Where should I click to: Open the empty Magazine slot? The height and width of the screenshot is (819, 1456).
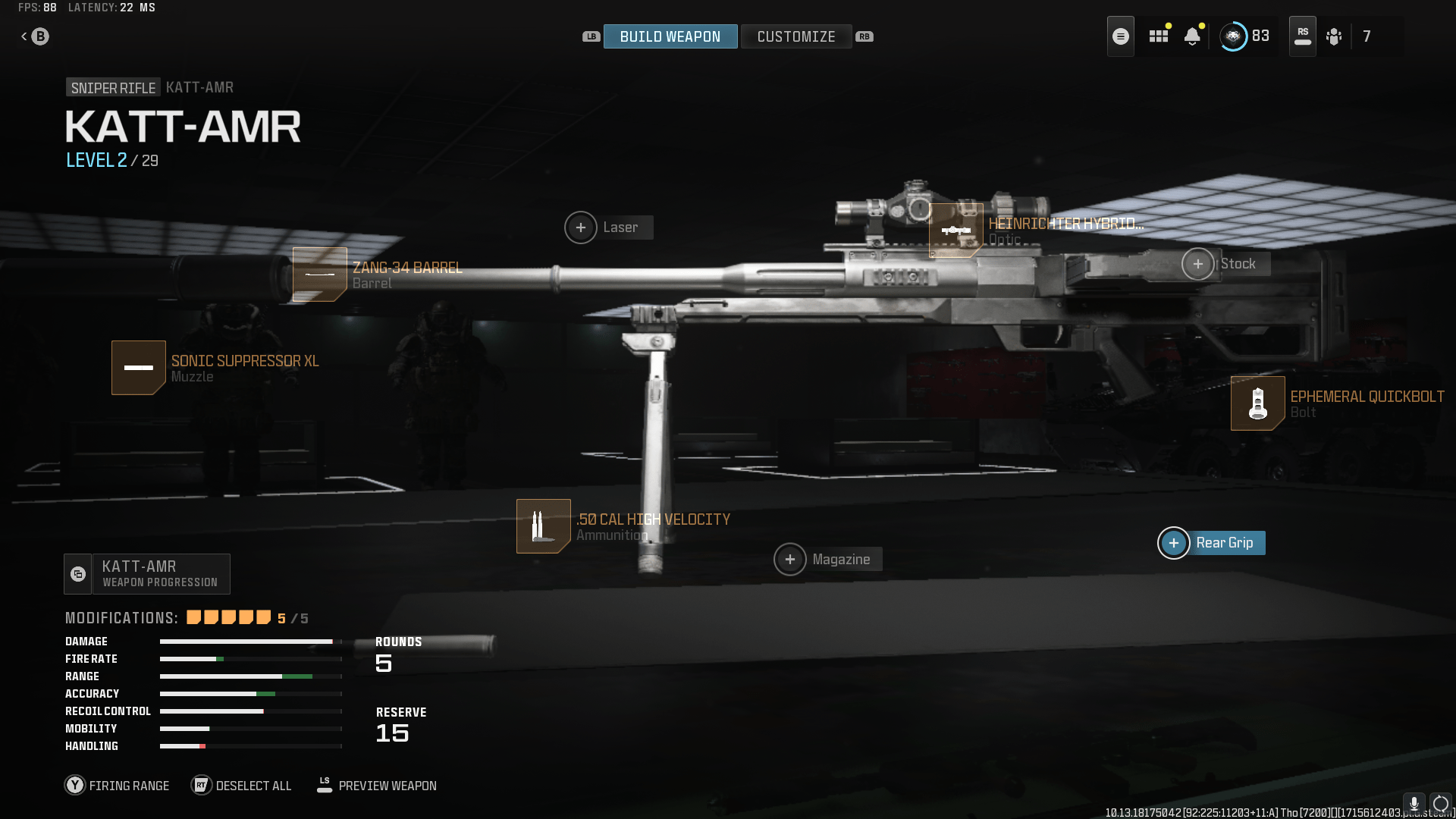[791, 559]
